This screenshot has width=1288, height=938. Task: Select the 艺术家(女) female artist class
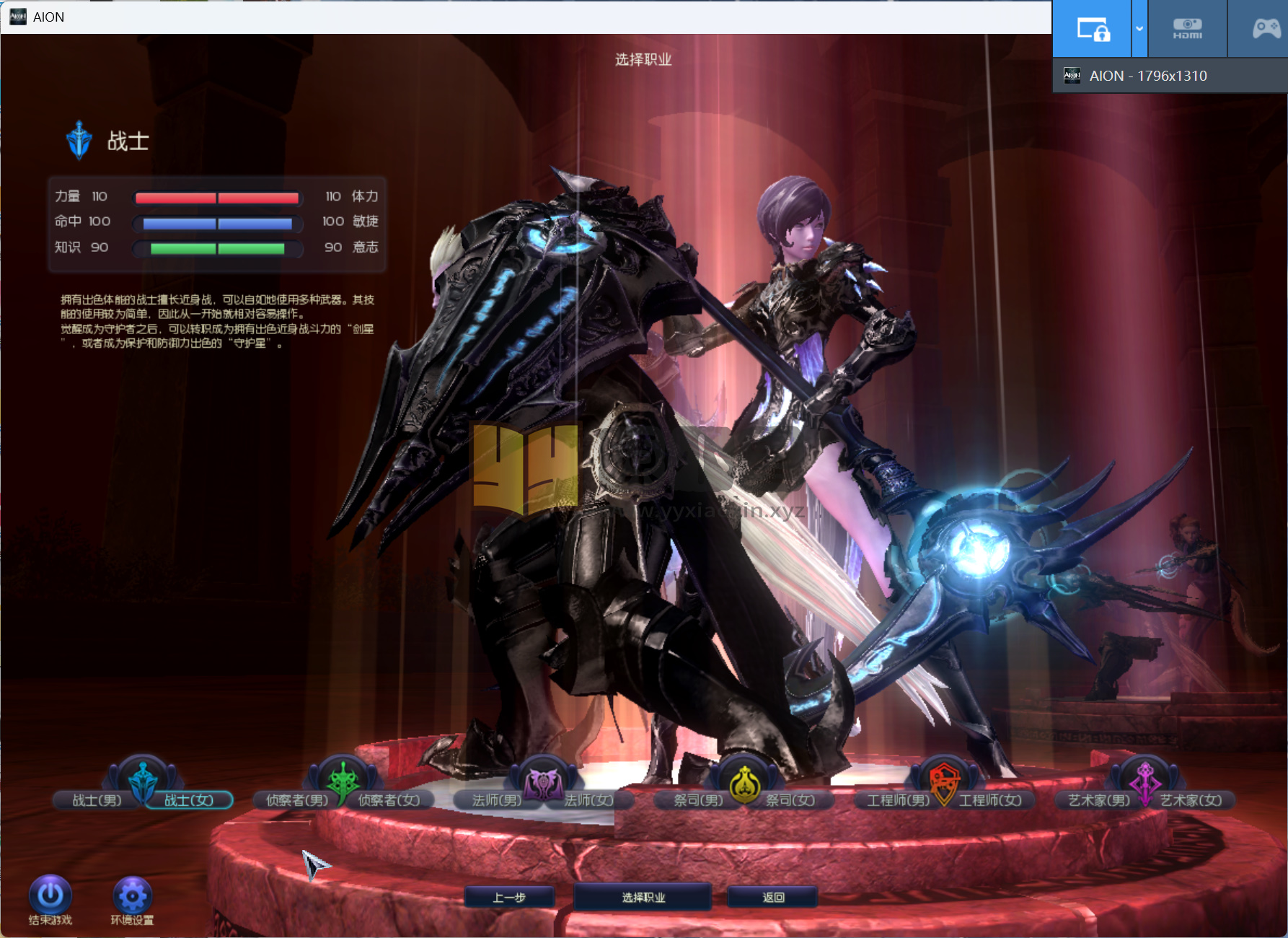(x=1191, y=800)
